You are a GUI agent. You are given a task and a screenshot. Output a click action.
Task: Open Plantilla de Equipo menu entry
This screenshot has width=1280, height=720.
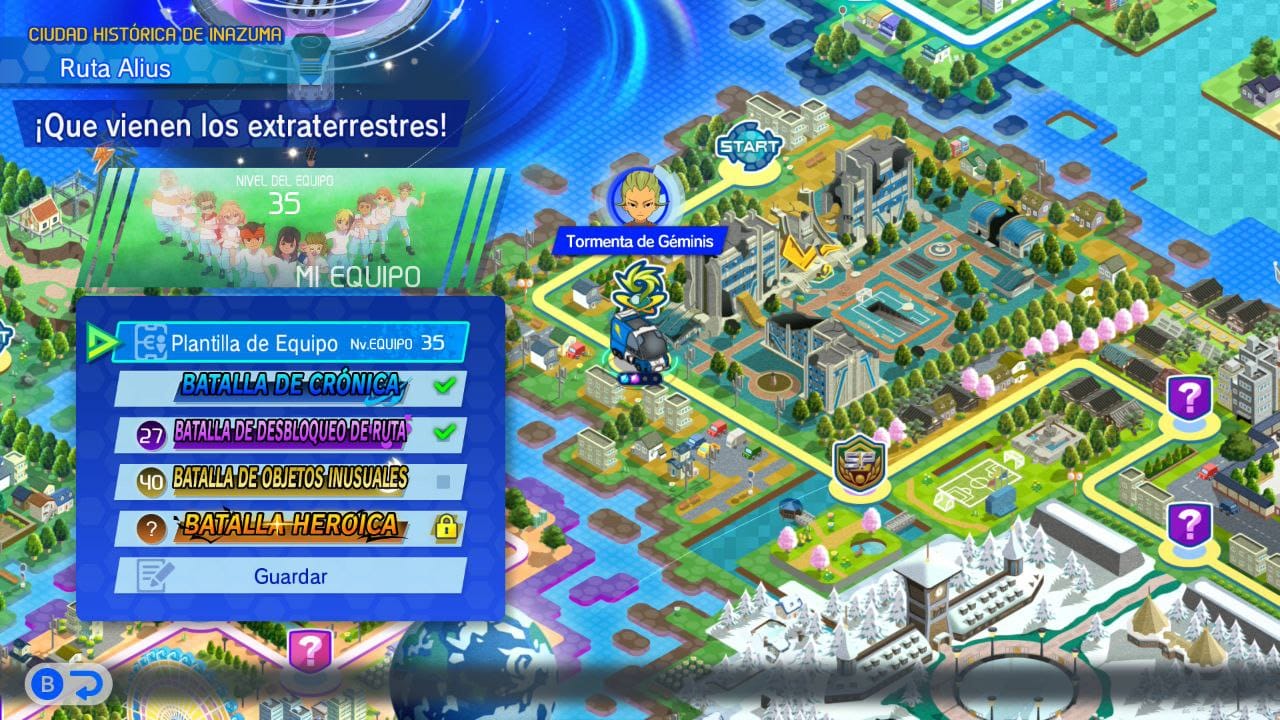click(x=290, y=342)
